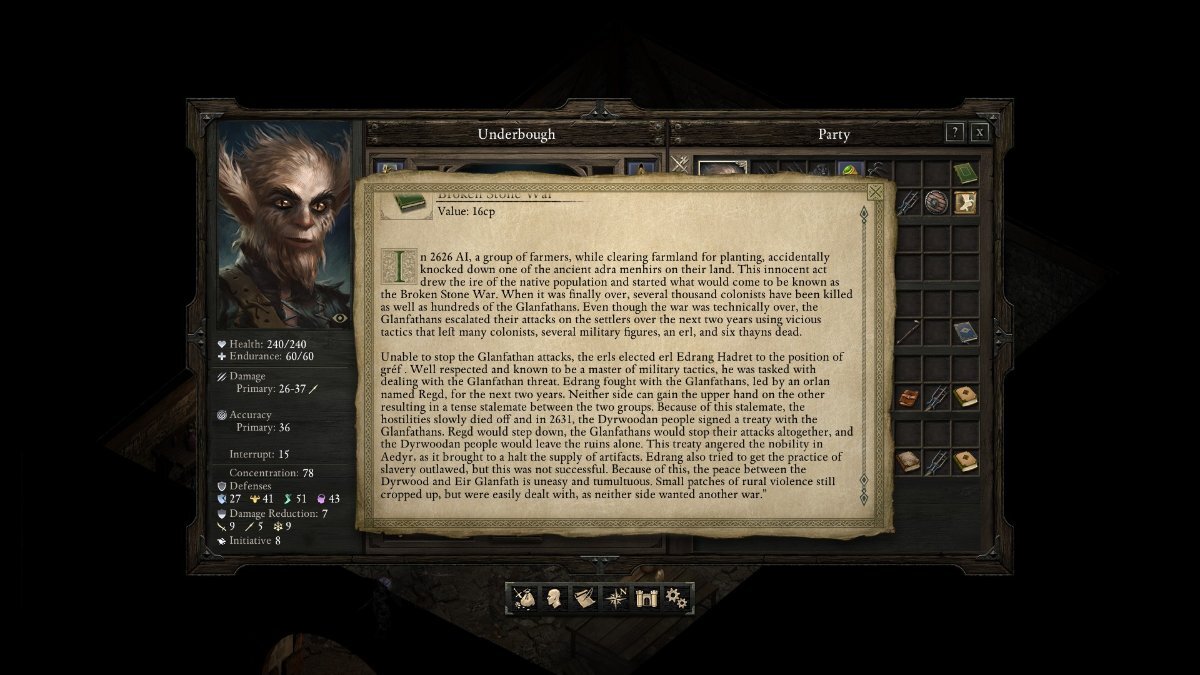Select the red-brown book inventory item
Screen dimensions: 1200x675
click(908, 397)
